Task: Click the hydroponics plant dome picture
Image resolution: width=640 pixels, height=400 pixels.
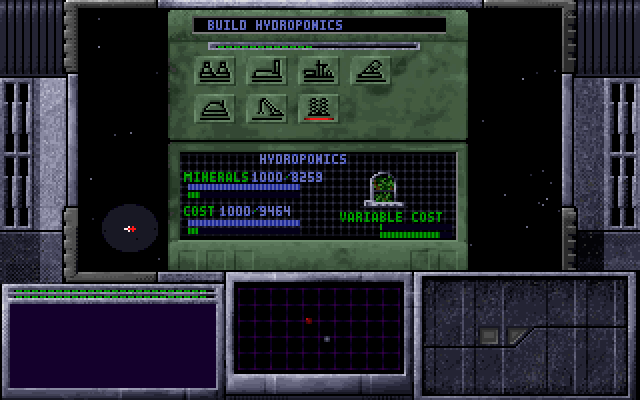Action: pyautogui.click(x=382, y=189)
